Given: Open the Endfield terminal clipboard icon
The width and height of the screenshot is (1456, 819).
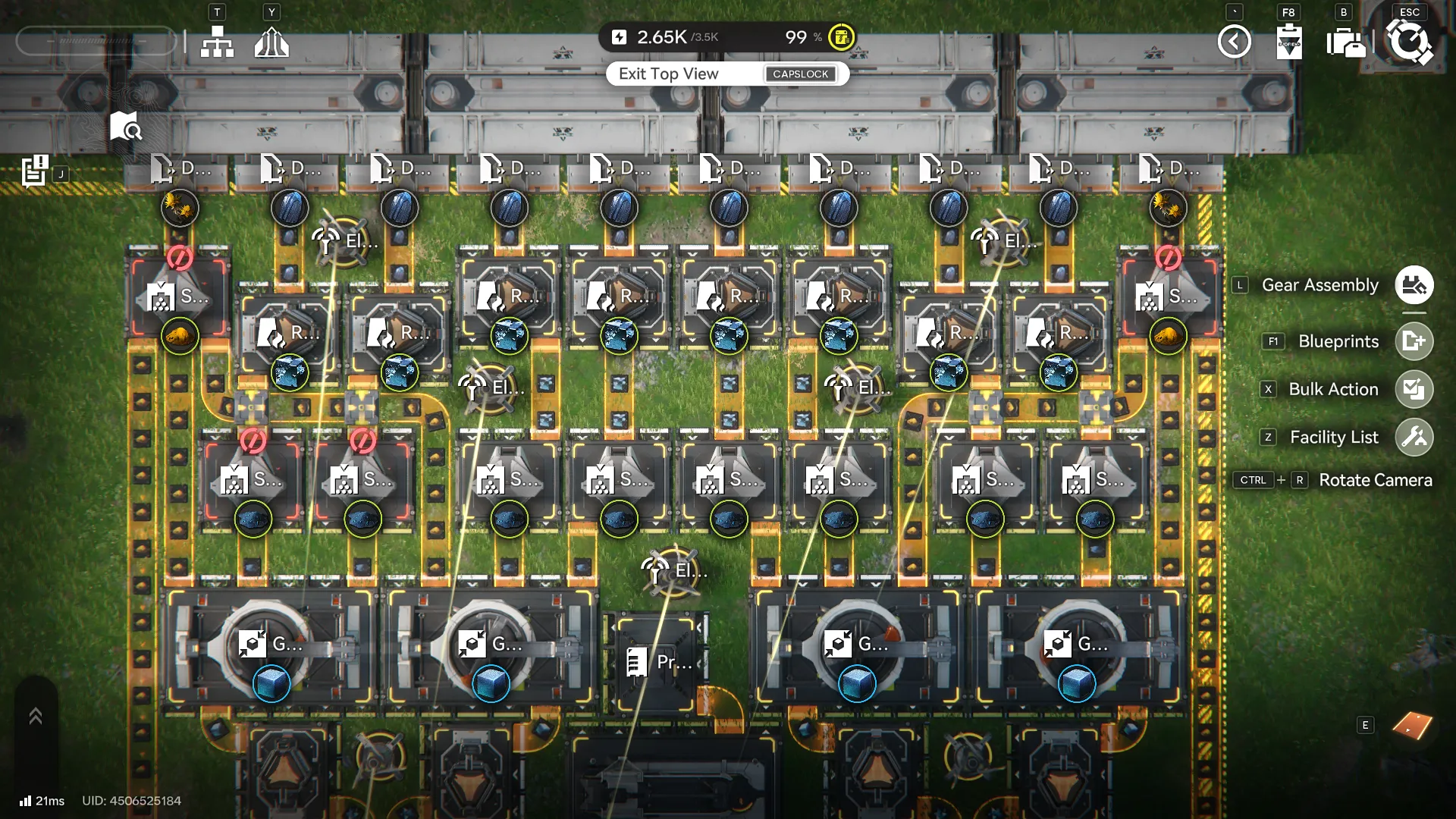Looking at the screenshot, I should pos(1289,42).
